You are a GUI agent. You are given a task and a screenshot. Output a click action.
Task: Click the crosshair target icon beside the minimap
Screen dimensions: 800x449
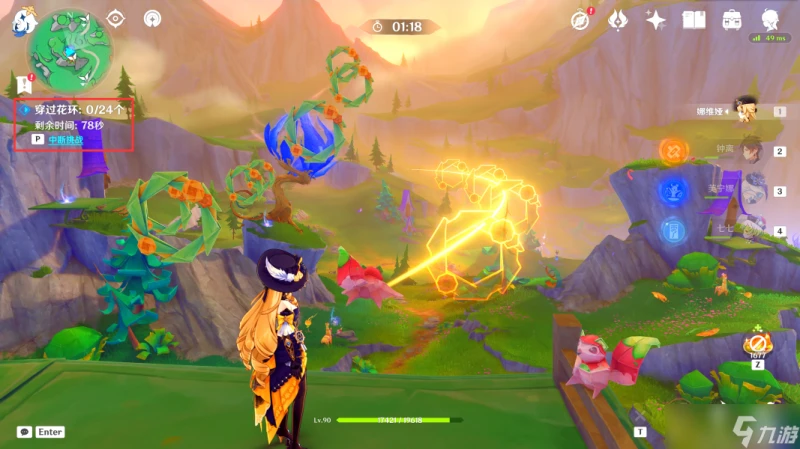point(116,18)
